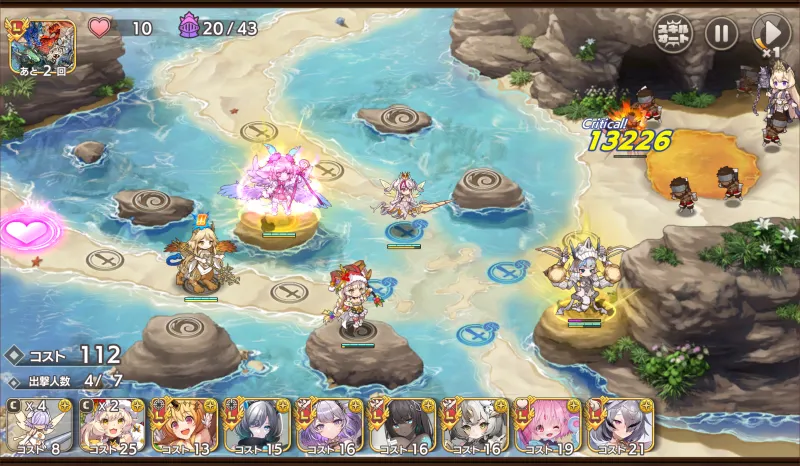This screenshot has height=466, width=800.
Task: Pause the battle
Action: tap(721, 33)
